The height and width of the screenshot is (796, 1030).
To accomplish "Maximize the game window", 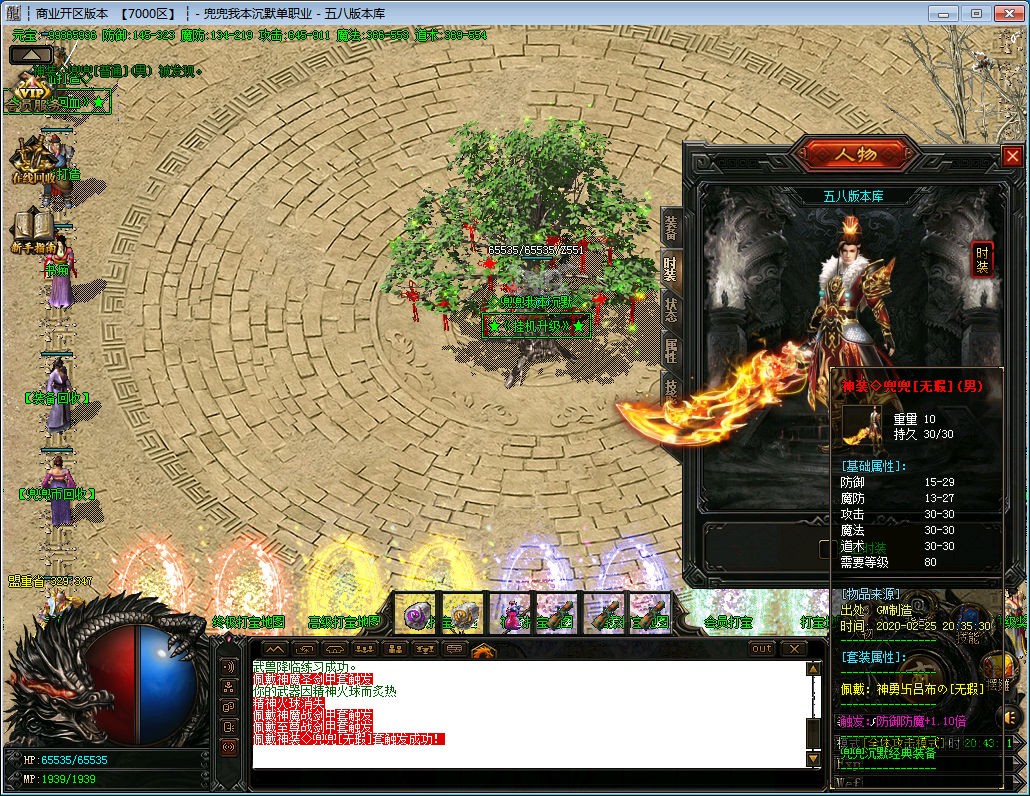I will point(977,13).
